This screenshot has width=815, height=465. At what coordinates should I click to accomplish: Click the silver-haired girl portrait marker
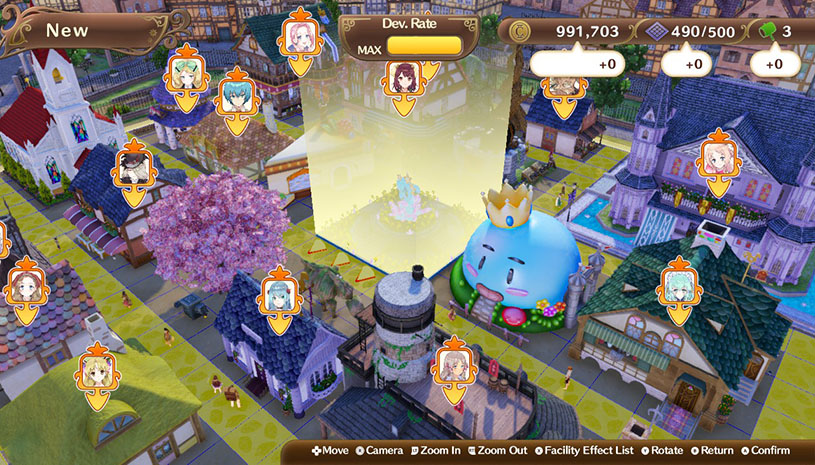[x=450, y=365]
